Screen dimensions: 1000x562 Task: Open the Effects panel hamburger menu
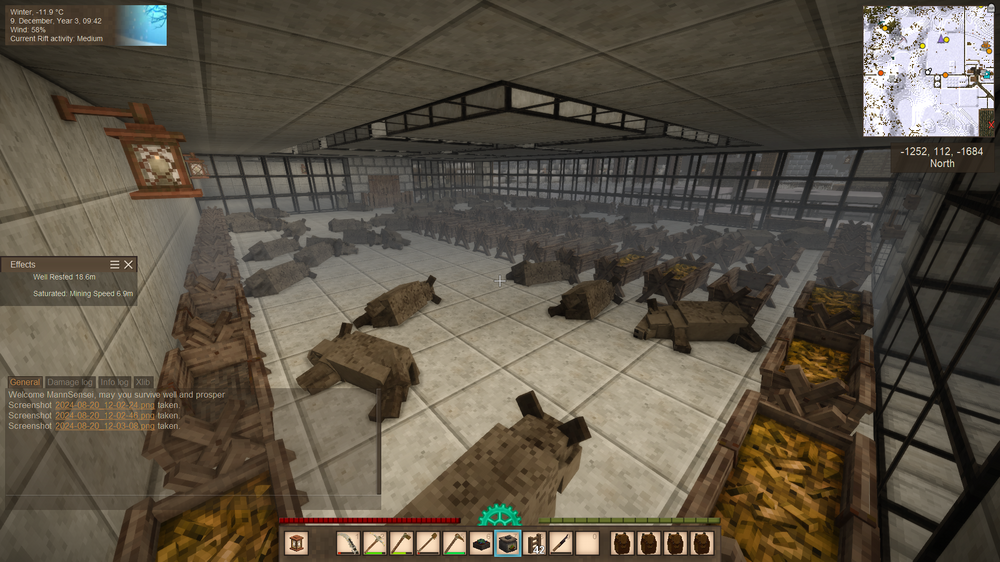coord(114,264)
